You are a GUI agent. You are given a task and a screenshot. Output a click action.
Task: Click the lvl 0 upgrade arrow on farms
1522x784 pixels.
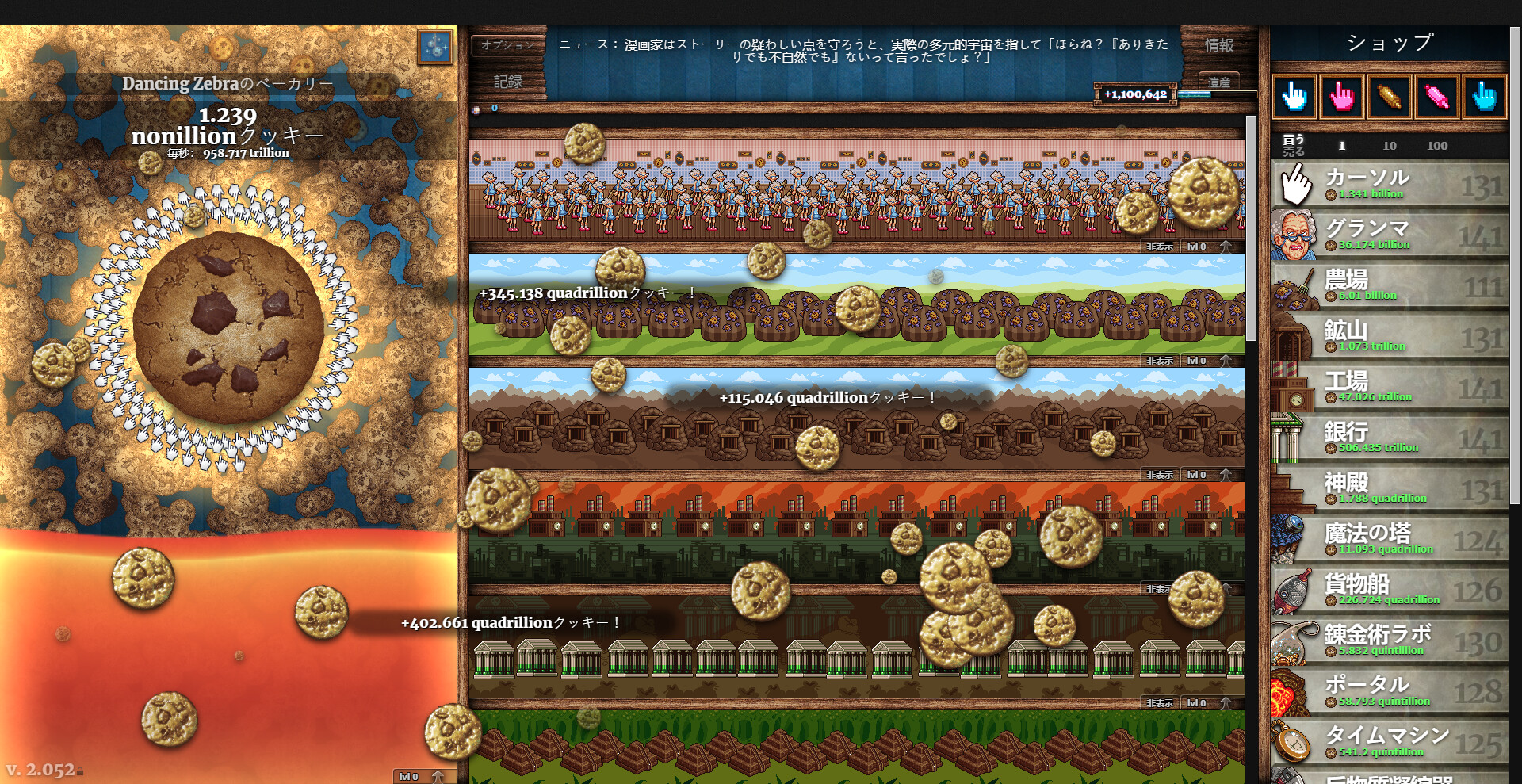tap(1227, 360)
